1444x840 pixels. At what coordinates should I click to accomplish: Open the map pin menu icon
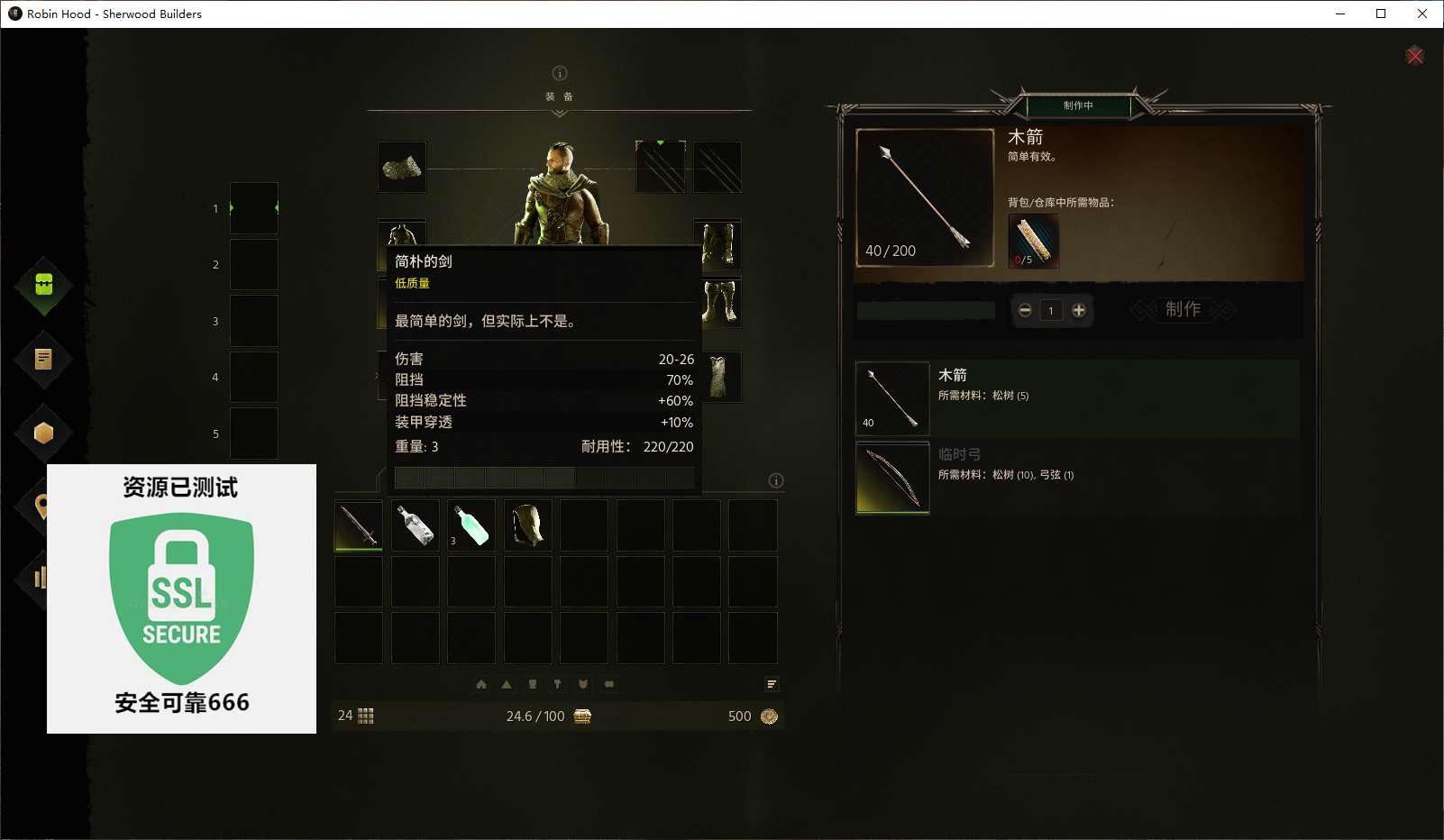click(x=41, y=506)
